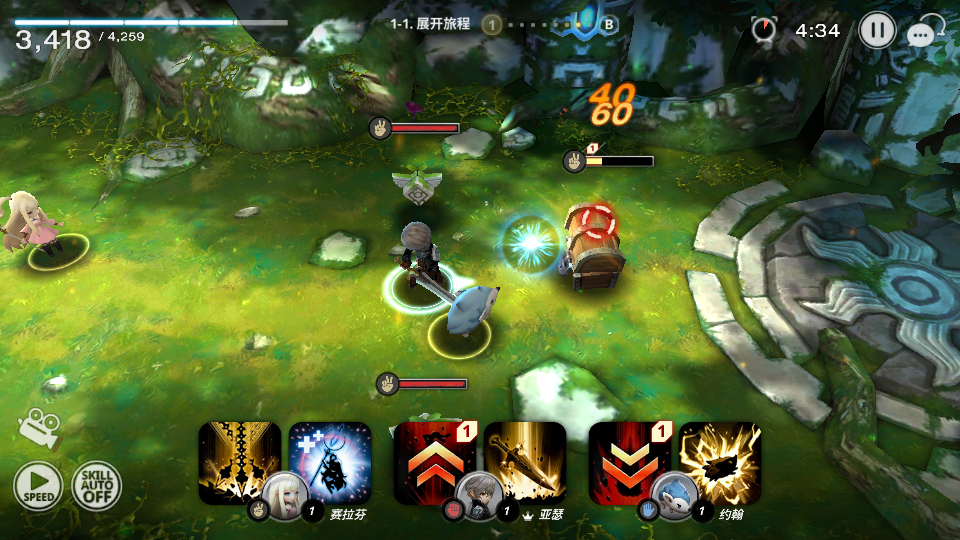Image resolution: width=960 pixels, height=540 pixels.
Task: Use 亚瑟's golden sword strike skill
Action: pos(525,458)
